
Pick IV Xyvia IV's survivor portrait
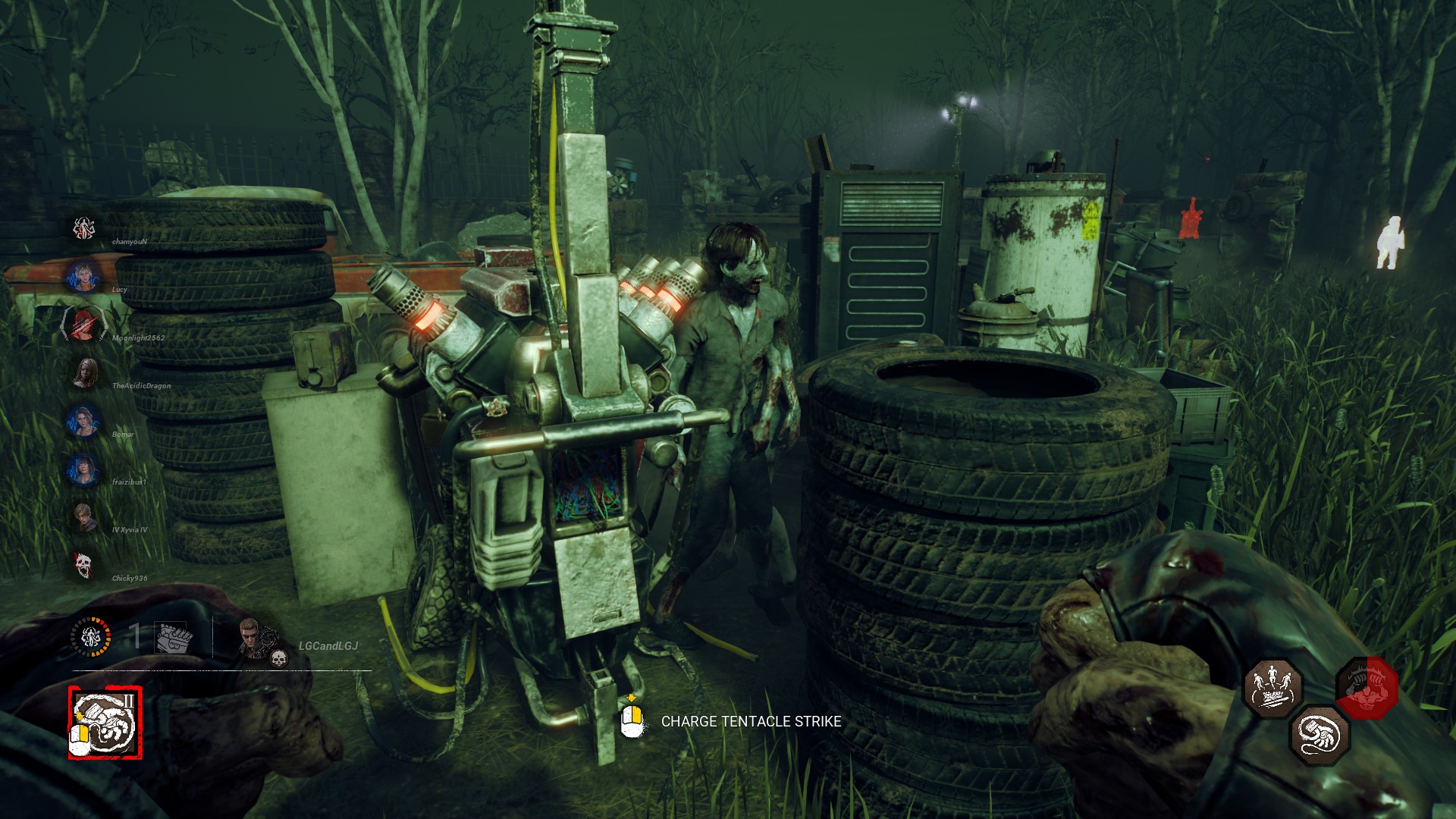[x=83, y=517]
